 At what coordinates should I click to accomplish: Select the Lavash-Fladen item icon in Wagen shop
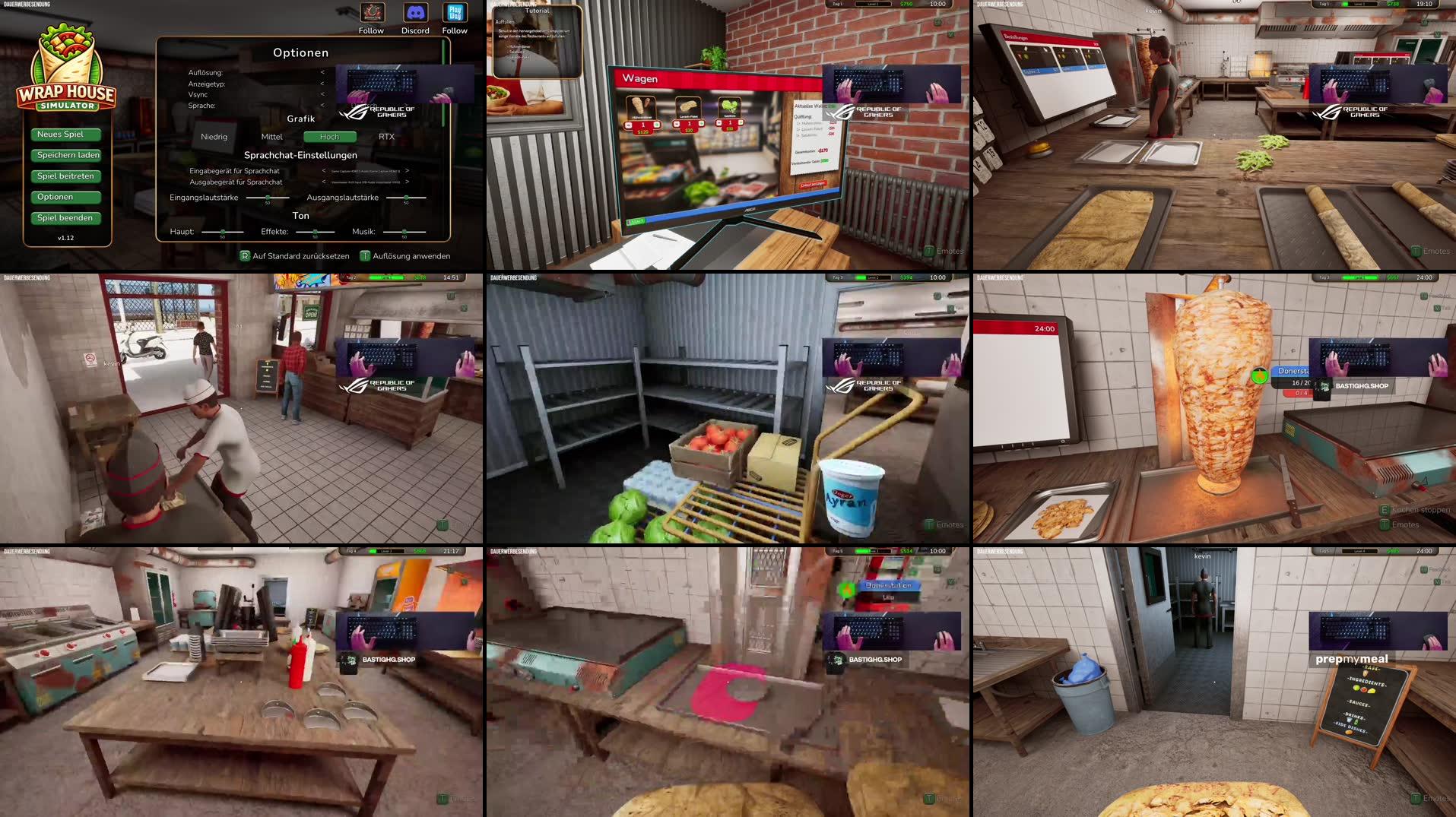pos(688,106)
